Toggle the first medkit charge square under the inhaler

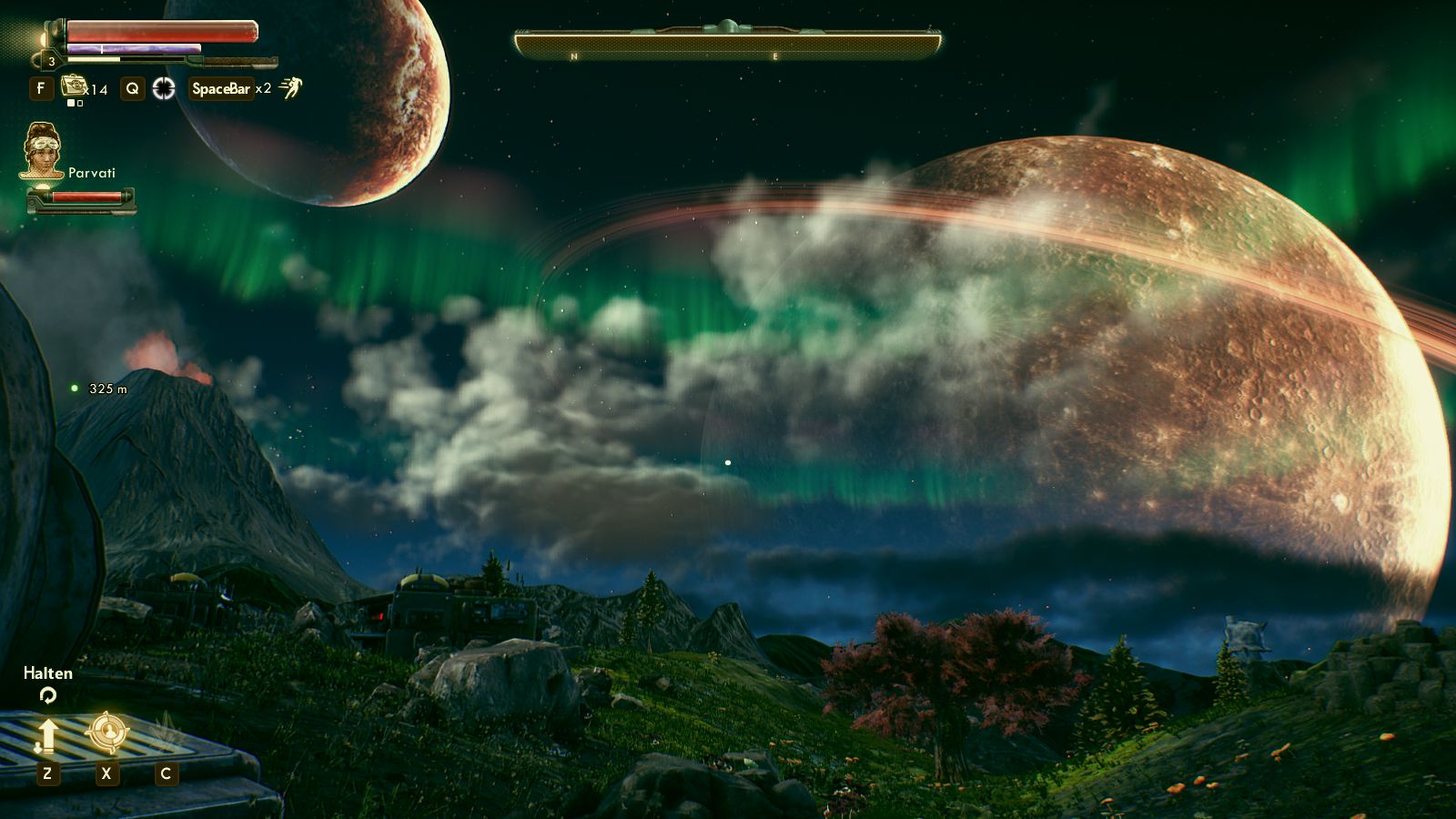coord(71,104)
